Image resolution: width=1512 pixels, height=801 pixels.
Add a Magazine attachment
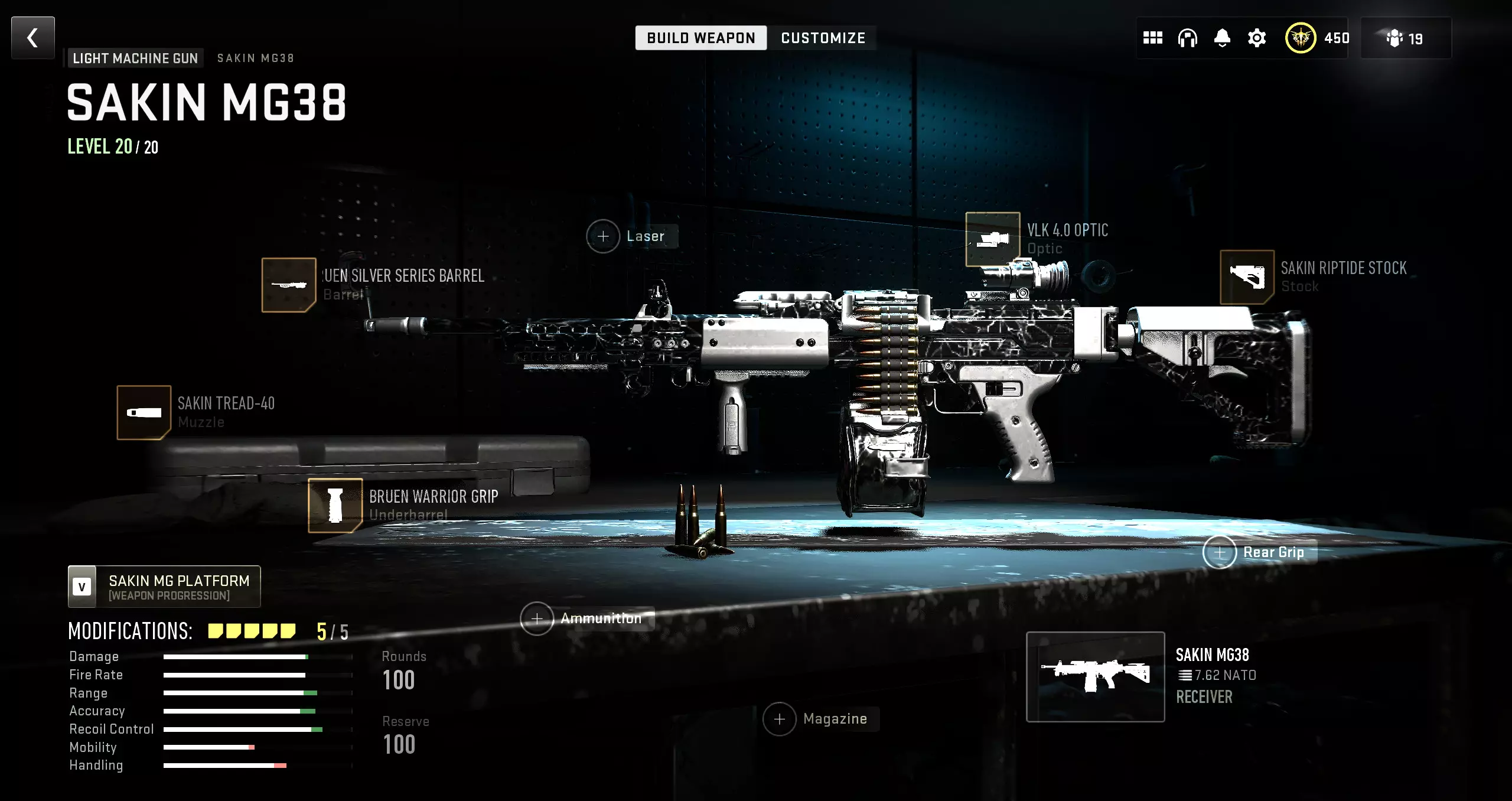780,719
